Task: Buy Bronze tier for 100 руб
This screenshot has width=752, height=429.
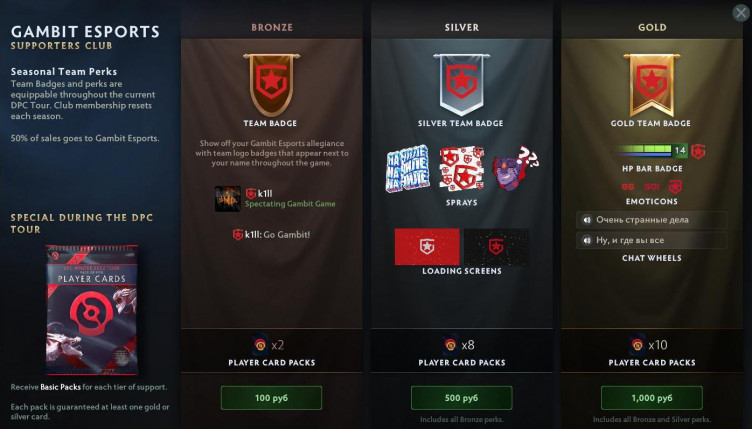Action: tap(271, 397)
